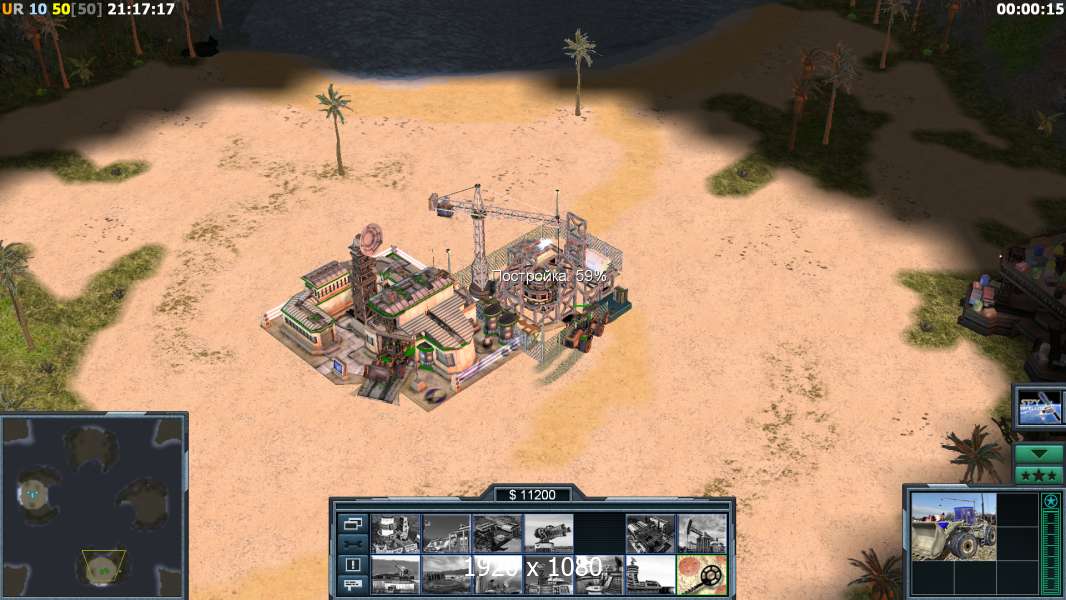Activate the spy satellite power icon
This screenshot has width=1066, height=600.
tap(1040, 408)
